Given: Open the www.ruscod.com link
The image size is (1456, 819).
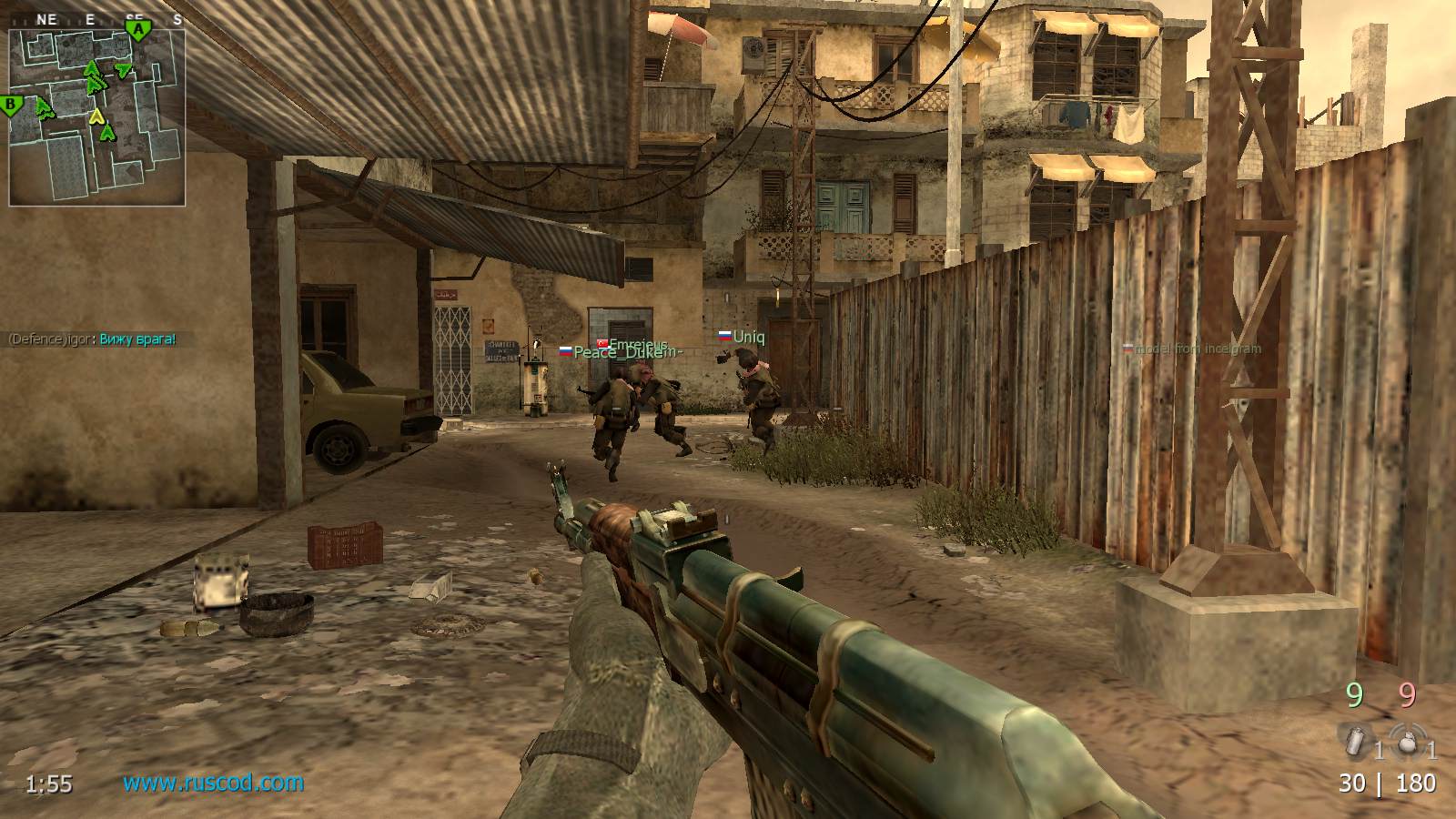Looking at the screenshot, I should [213, 783].
